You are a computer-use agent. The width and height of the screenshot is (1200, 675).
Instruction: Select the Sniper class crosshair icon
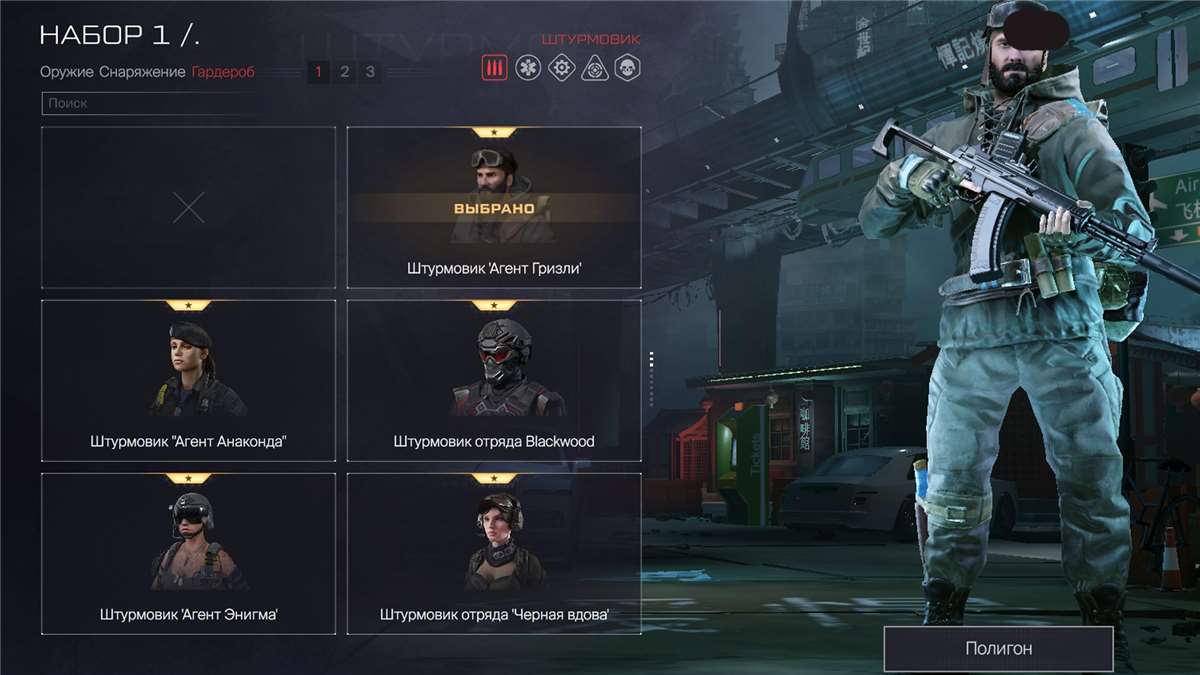(595, 68)
